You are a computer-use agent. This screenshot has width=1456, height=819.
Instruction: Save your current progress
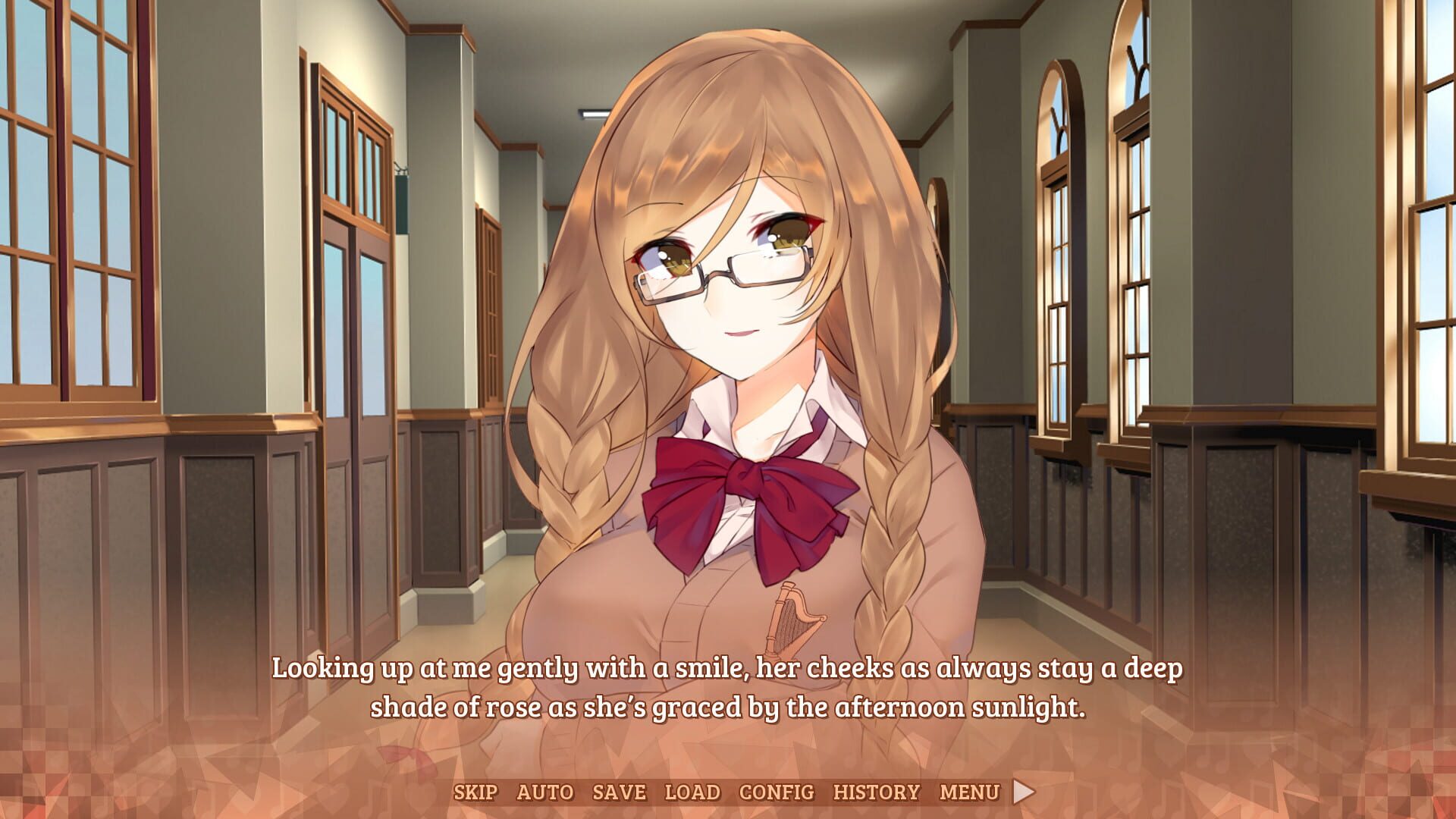click(x=619, y=792)
